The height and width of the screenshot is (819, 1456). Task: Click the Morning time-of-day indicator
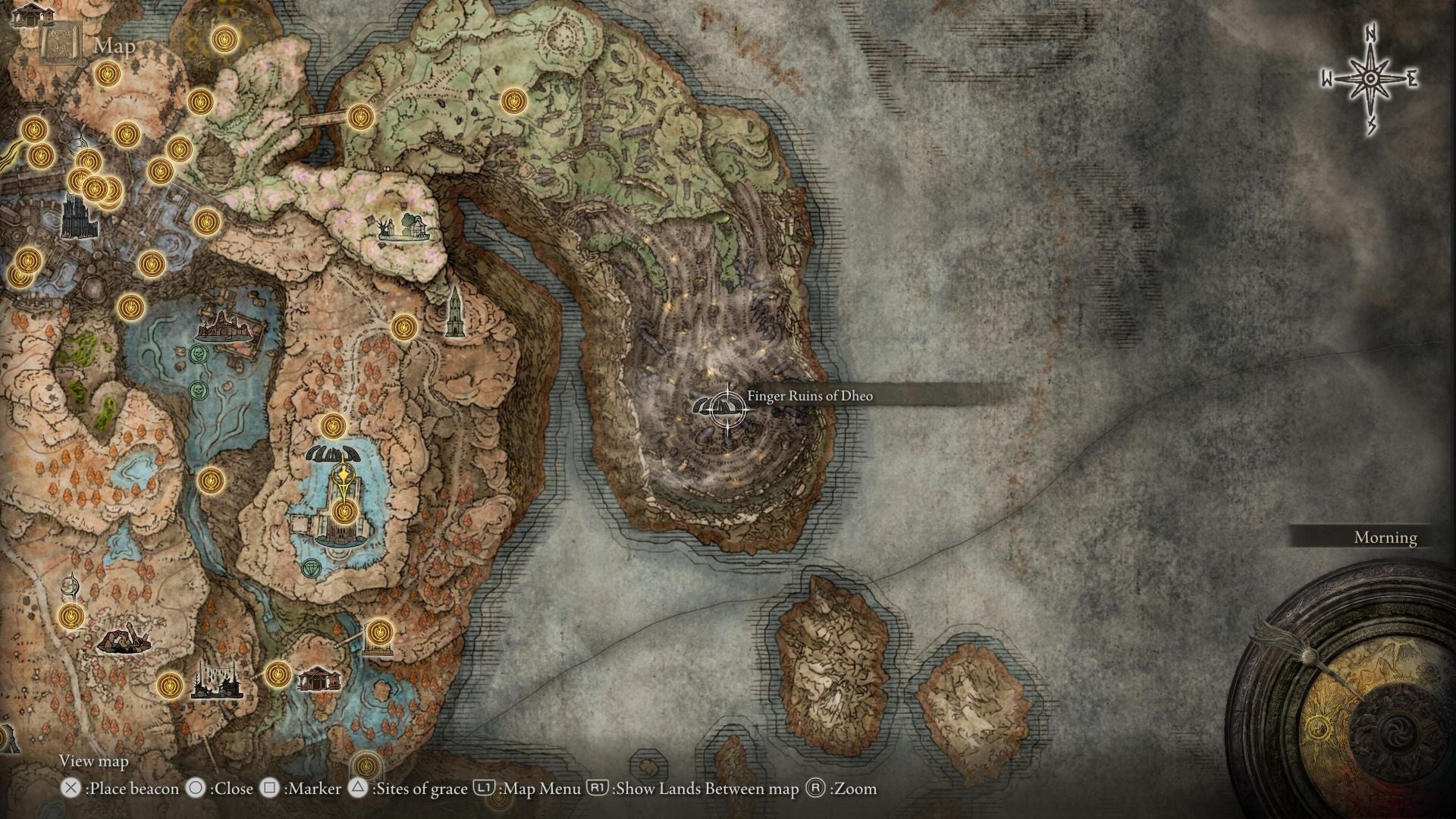point(1385,538)
